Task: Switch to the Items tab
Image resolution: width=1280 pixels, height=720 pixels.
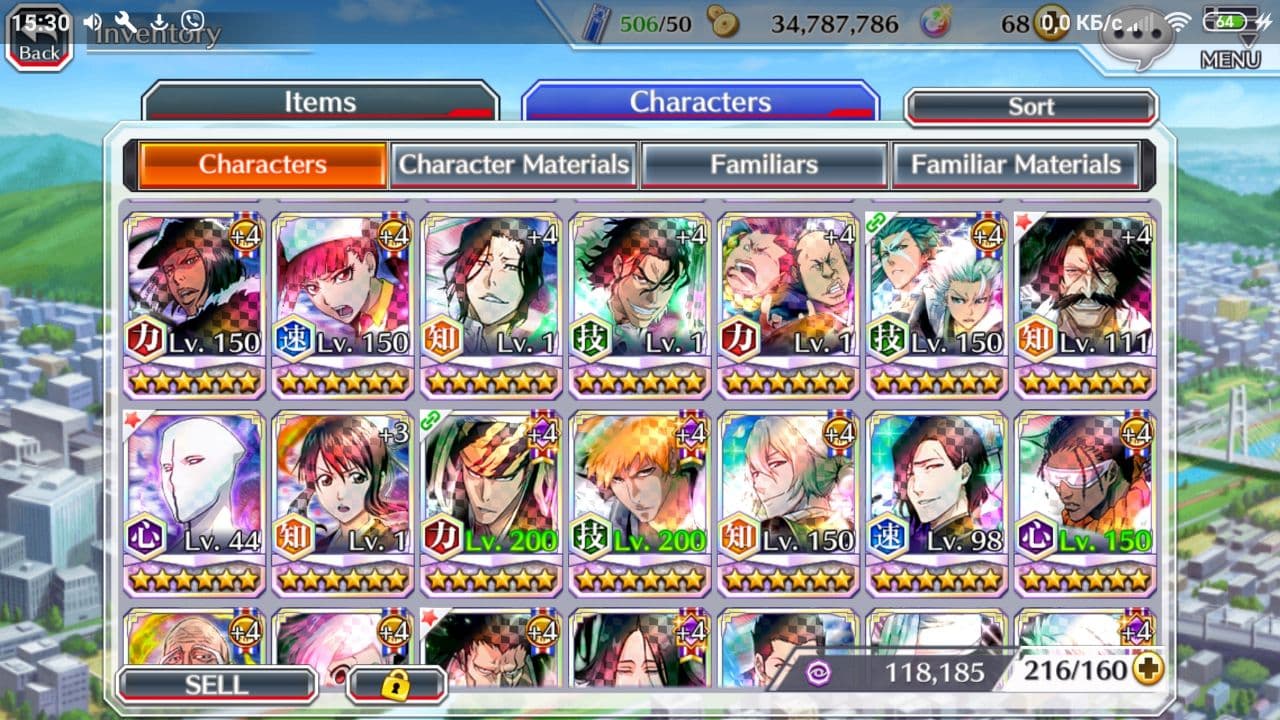Action: pyautogui.click(x=320, y=103)
